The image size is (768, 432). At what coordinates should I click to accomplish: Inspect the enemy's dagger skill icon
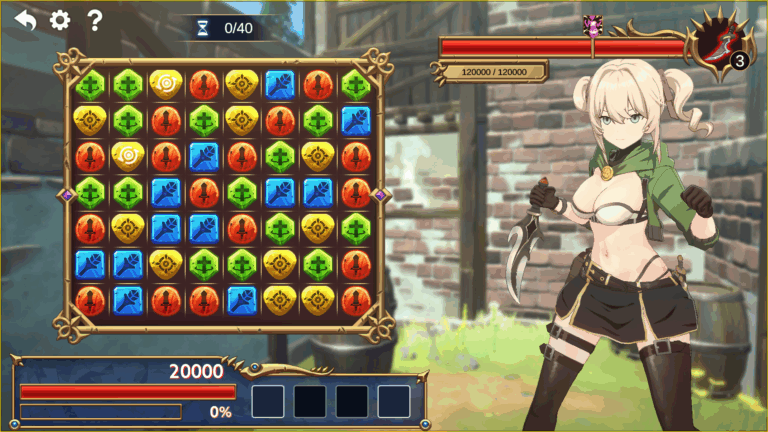click(721, 46)
